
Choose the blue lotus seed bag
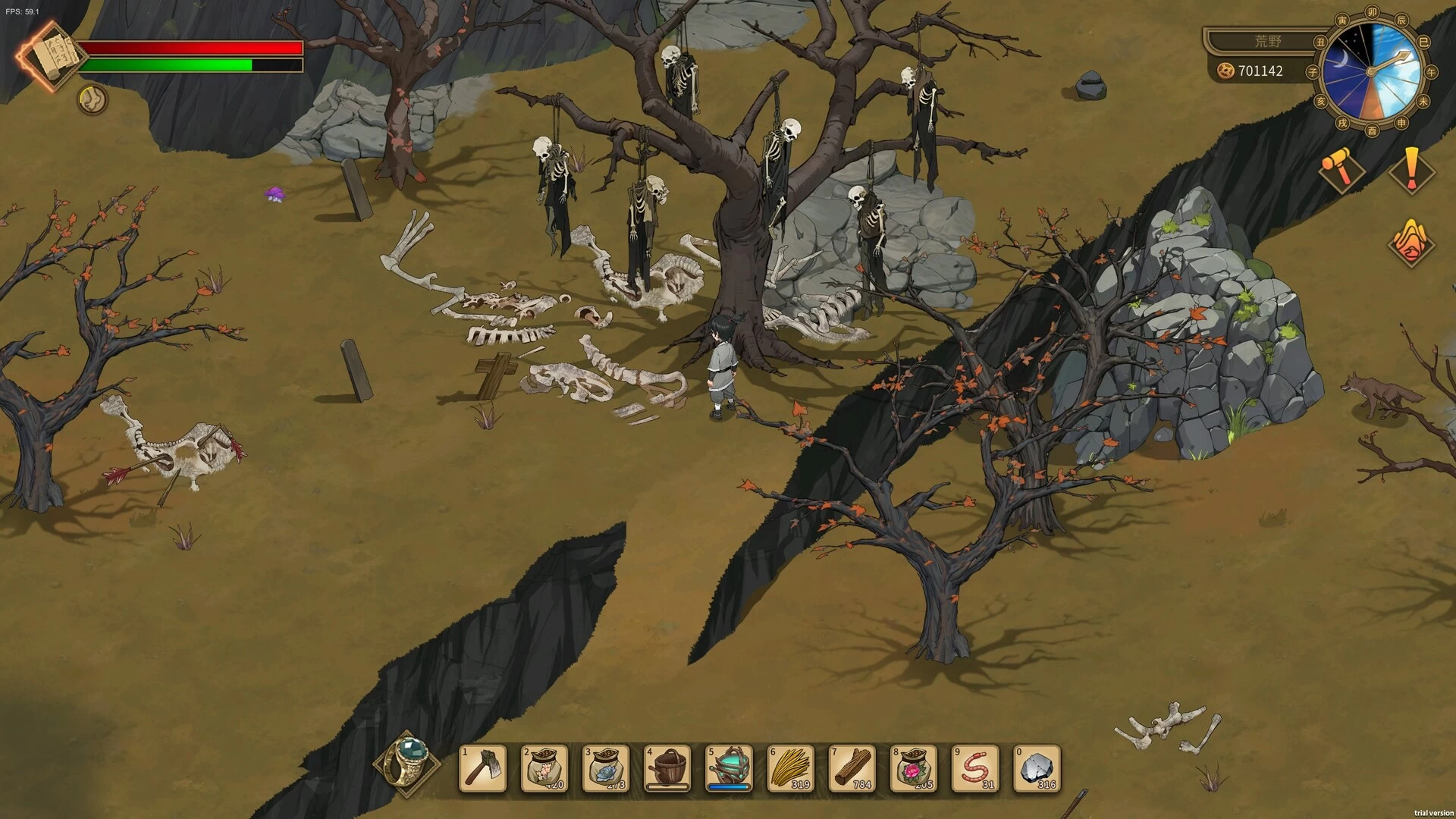(606, 769)
